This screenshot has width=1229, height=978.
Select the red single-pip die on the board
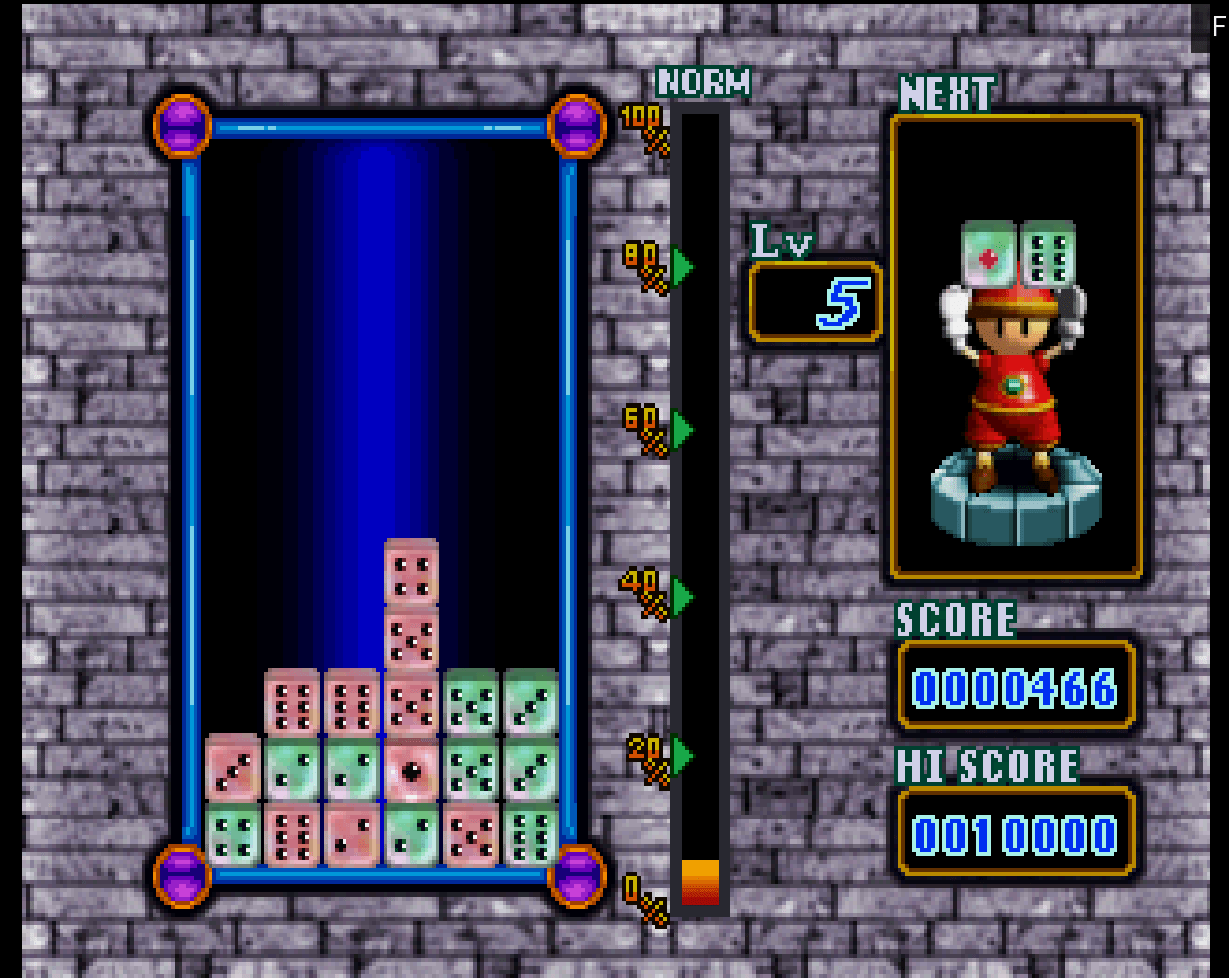(x=411, y=769)
